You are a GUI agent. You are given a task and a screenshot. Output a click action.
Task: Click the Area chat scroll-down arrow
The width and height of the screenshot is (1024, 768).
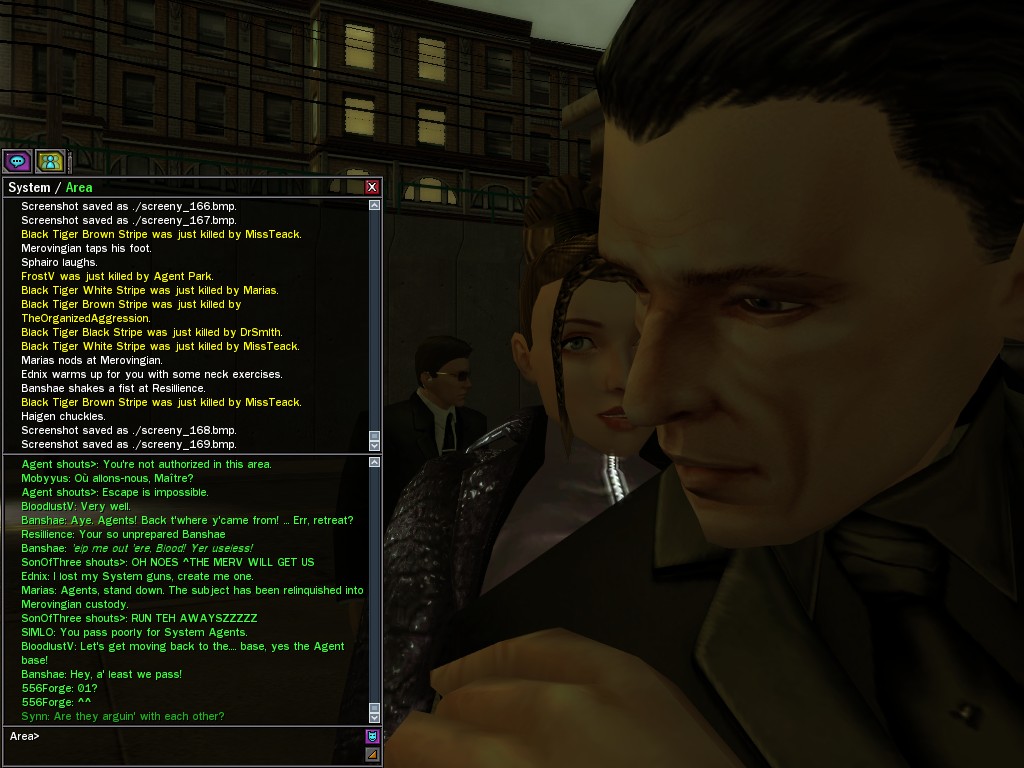375,716
